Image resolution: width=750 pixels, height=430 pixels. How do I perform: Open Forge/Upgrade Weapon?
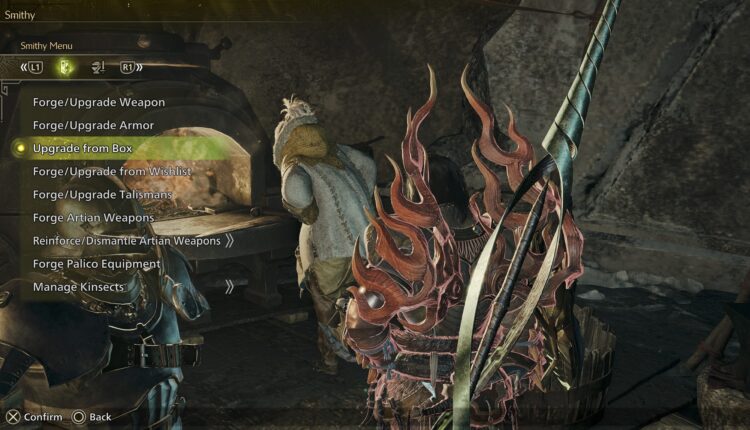point(98,102)
